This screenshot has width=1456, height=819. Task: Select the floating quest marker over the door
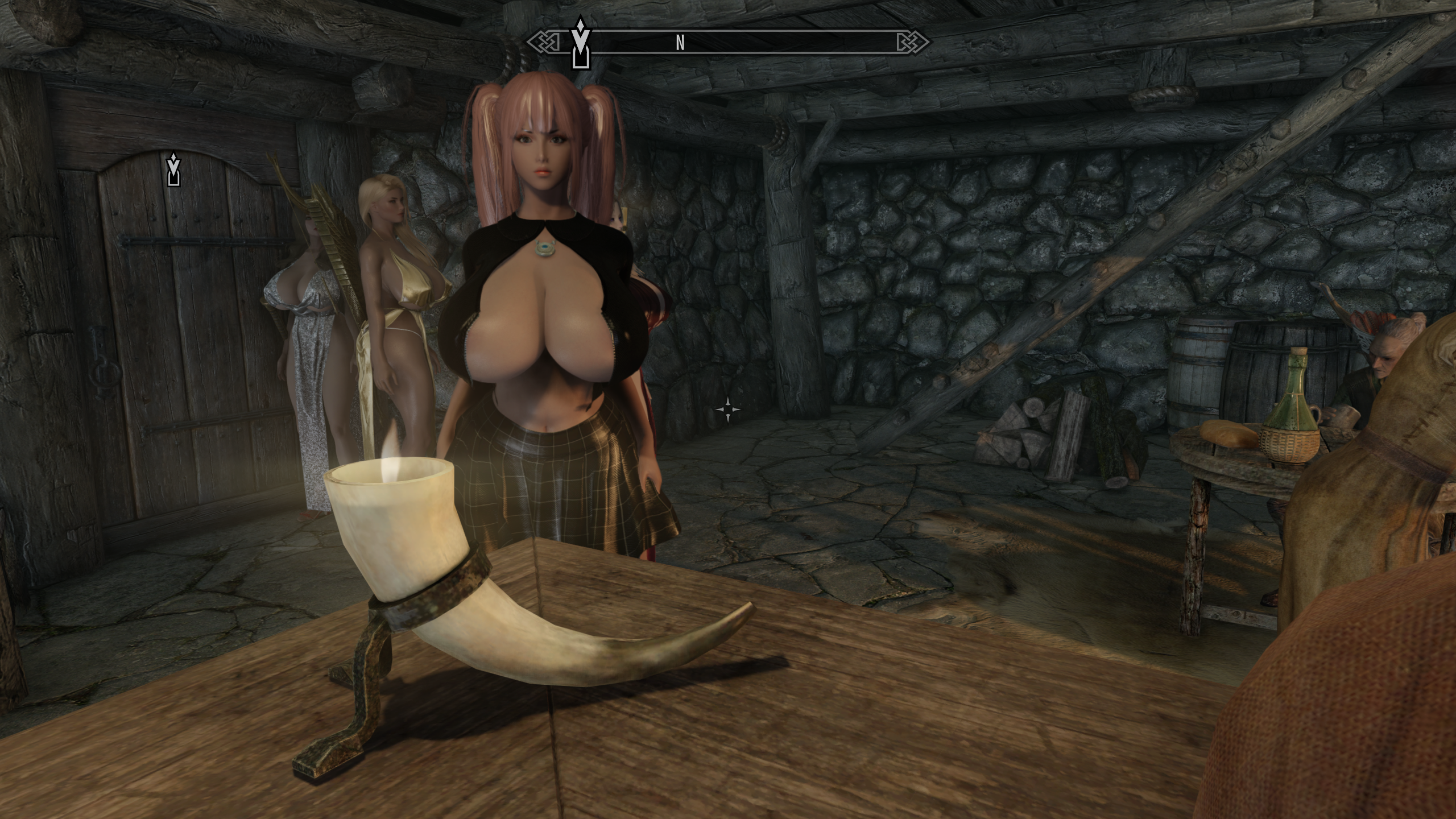(x=173, y=169)
